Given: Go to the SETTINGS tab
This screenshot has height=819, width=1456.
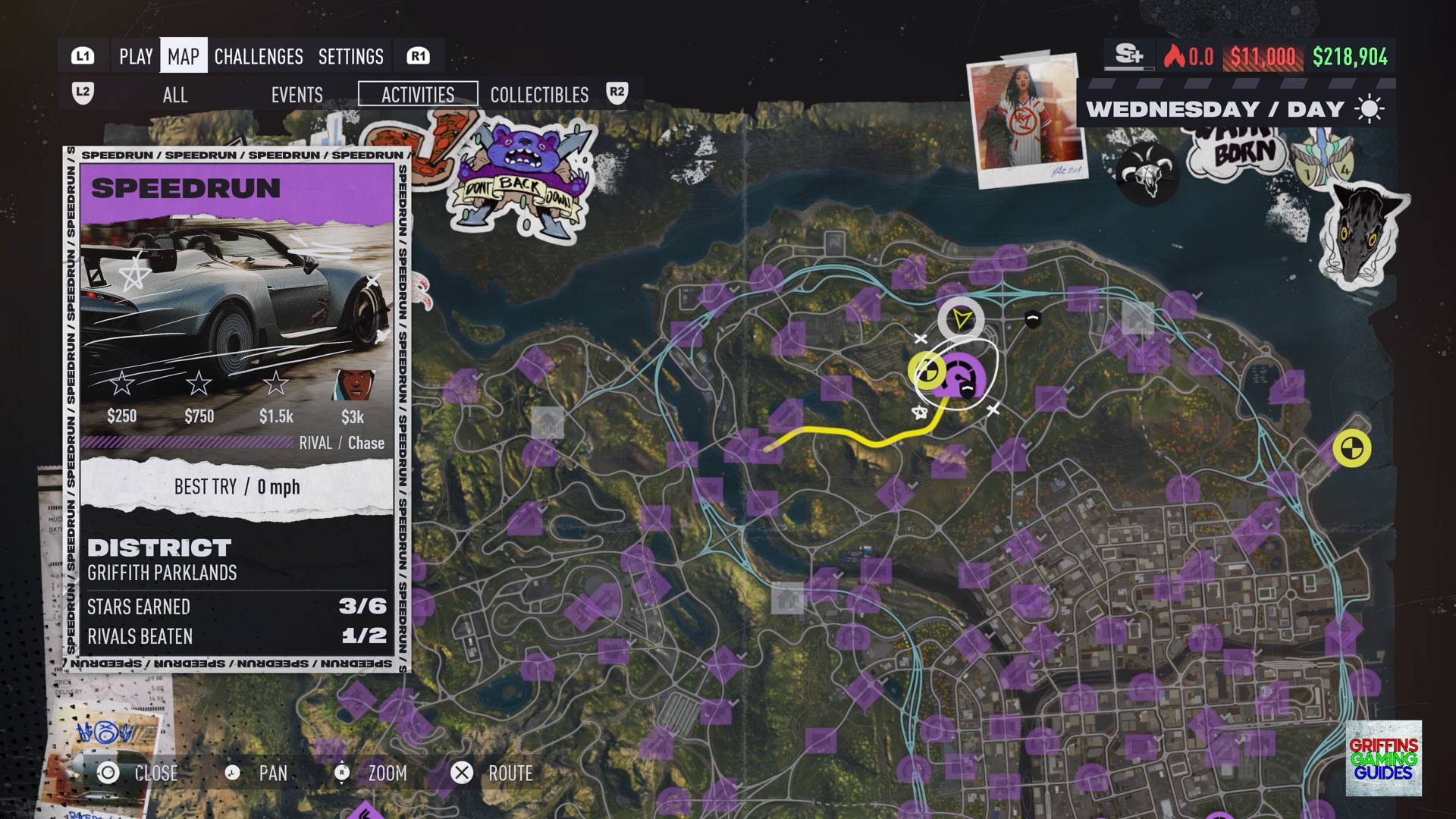Looking at the screenshot, I should [351, 56].
